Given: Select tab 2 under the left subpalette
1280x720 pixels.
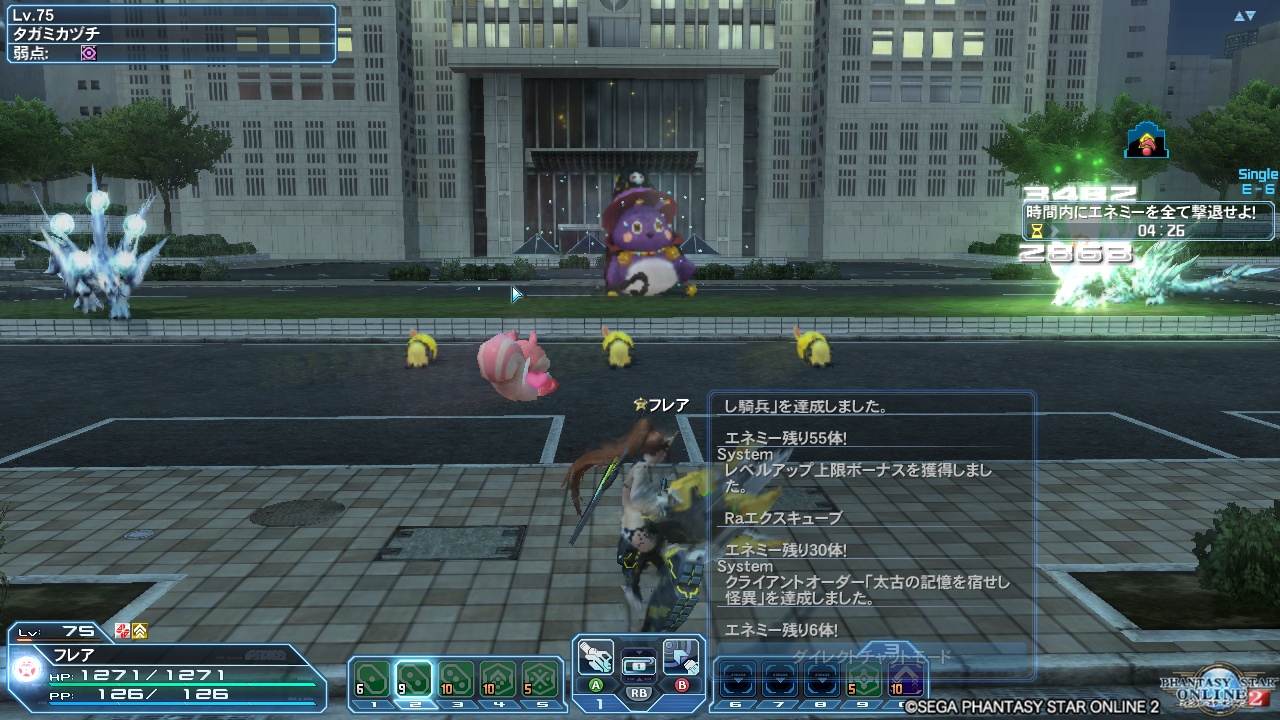Looking at the screenshot, I should pos(414,704).
